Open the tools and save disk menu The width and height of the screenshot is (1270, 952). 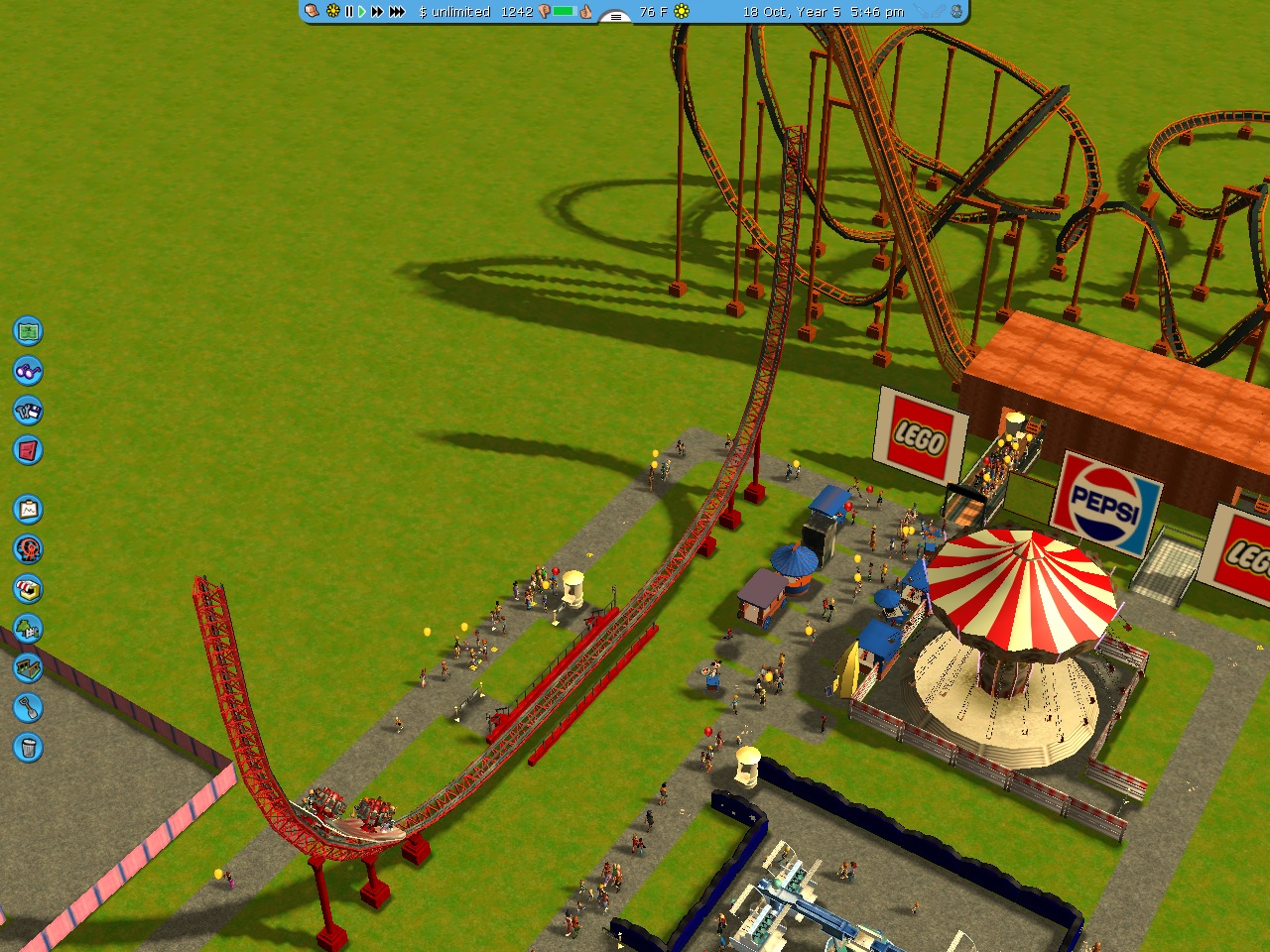pos(28,411)
